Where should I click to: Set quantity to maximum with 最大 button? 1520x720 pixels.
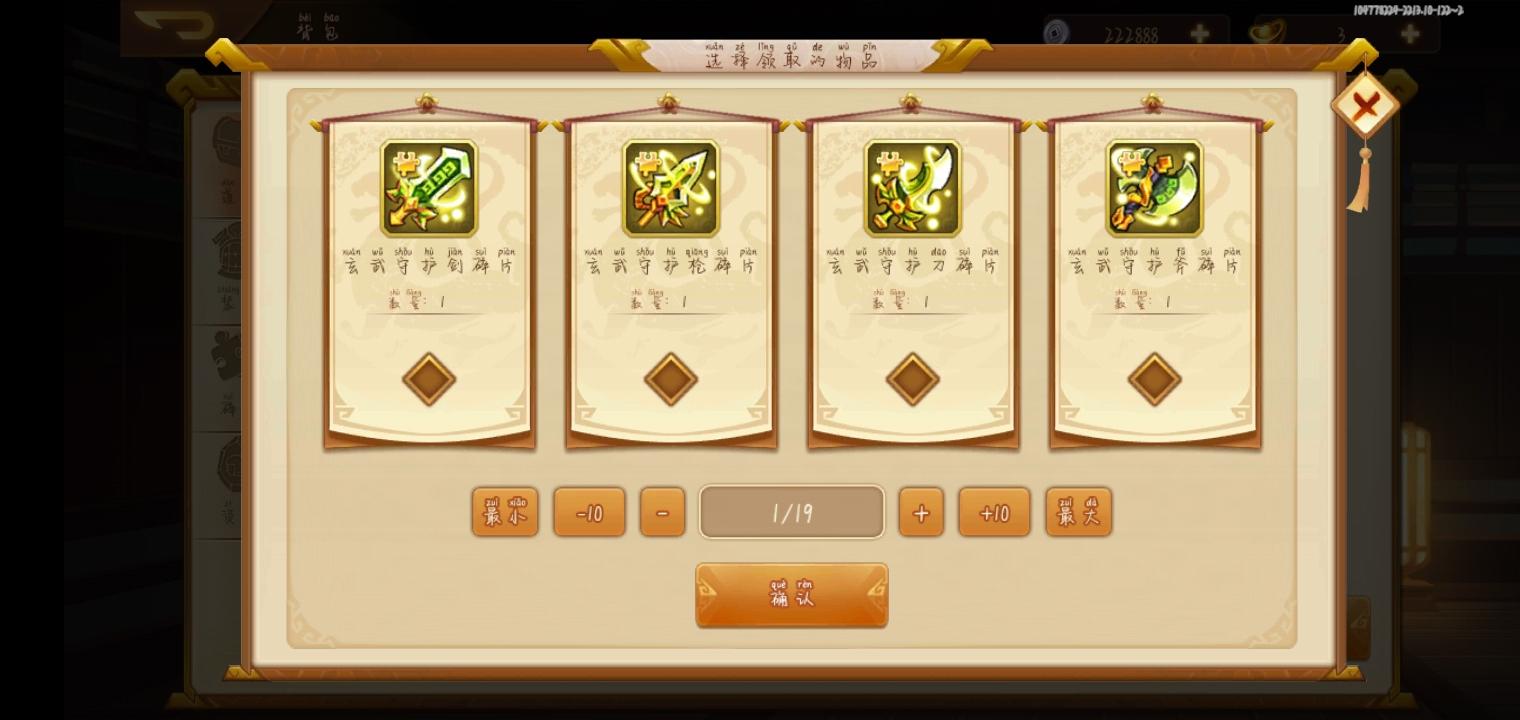1078,511
